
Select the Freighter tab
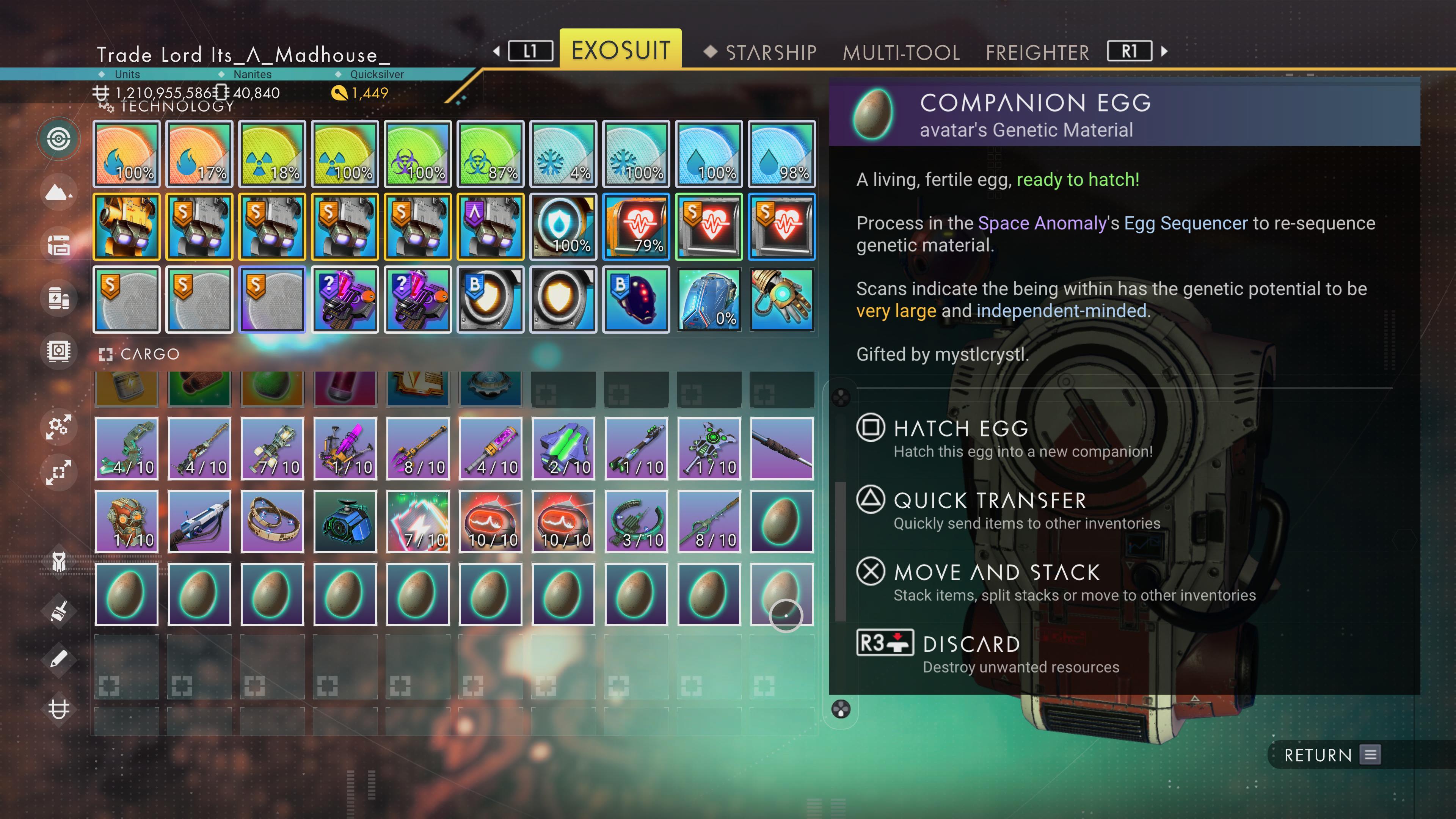click(x=1037, y=53)
